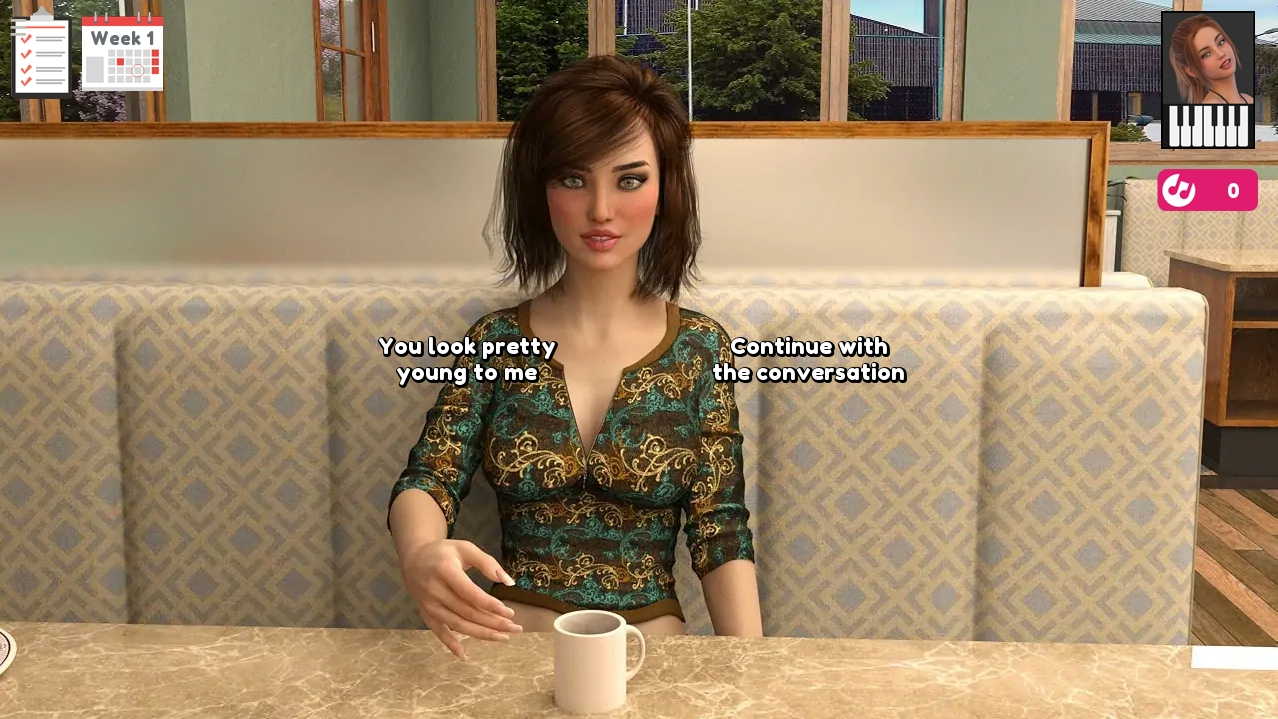Click the character portrait with piano keys

pos(1207,80)
